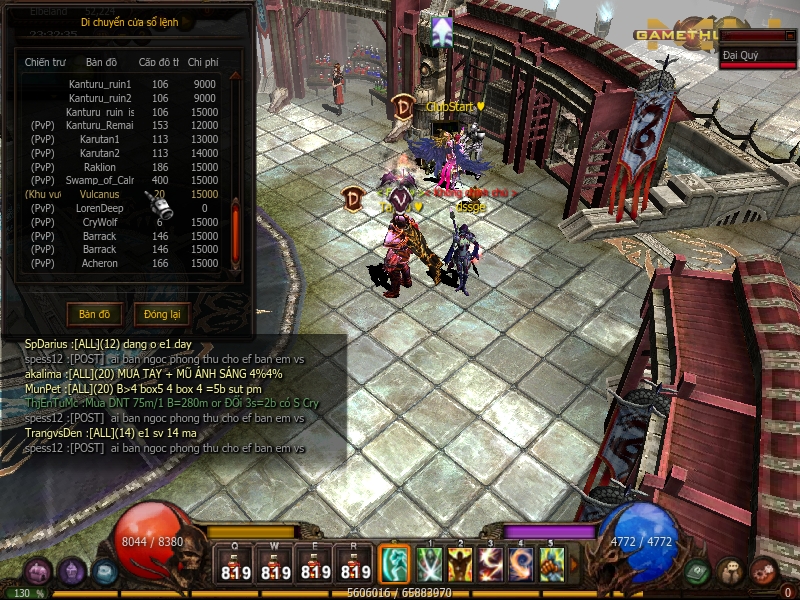Choose Raklion from the map list
800x600 pixels.
click(x=100, y=167)
